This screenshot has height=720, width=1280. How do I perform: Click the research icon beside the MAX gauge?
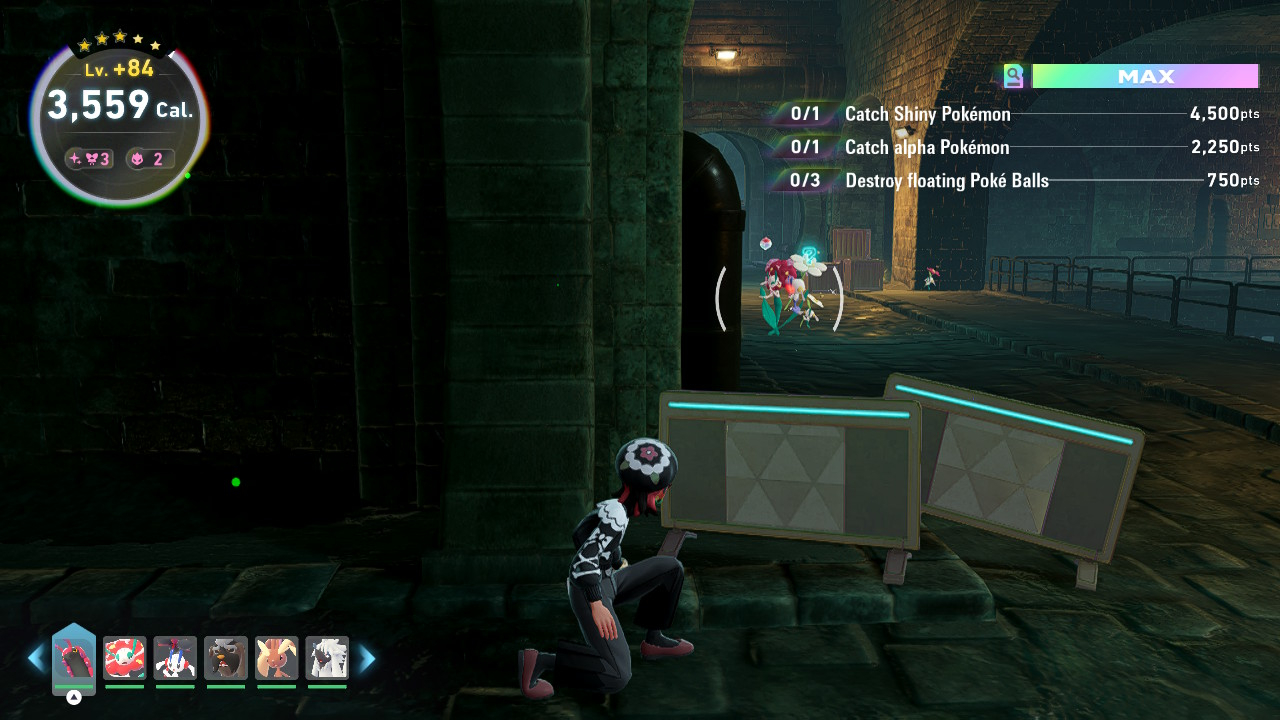tap(1014, 77)
